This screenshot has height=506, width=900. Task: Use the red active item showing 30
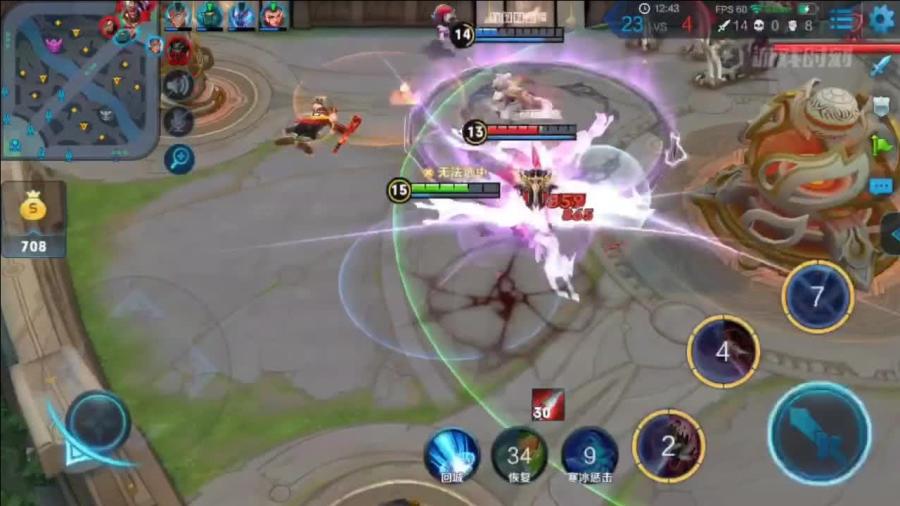547,404
